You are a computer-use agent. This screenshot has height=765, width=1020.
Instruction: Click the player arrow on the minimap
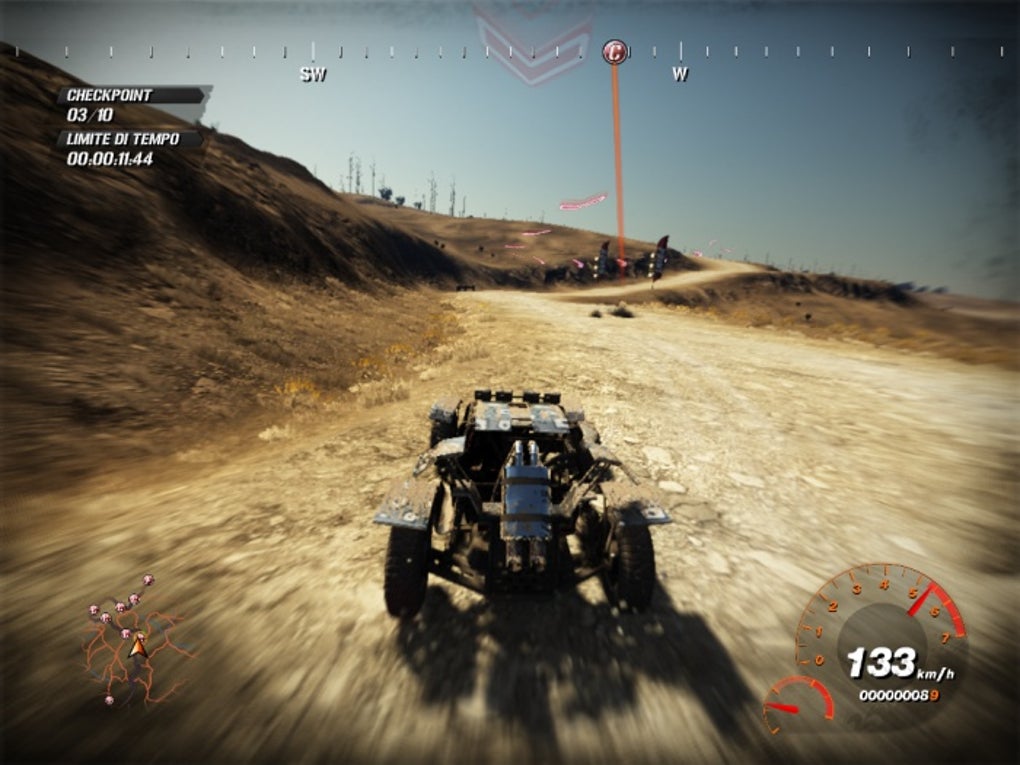pos(138,647)
